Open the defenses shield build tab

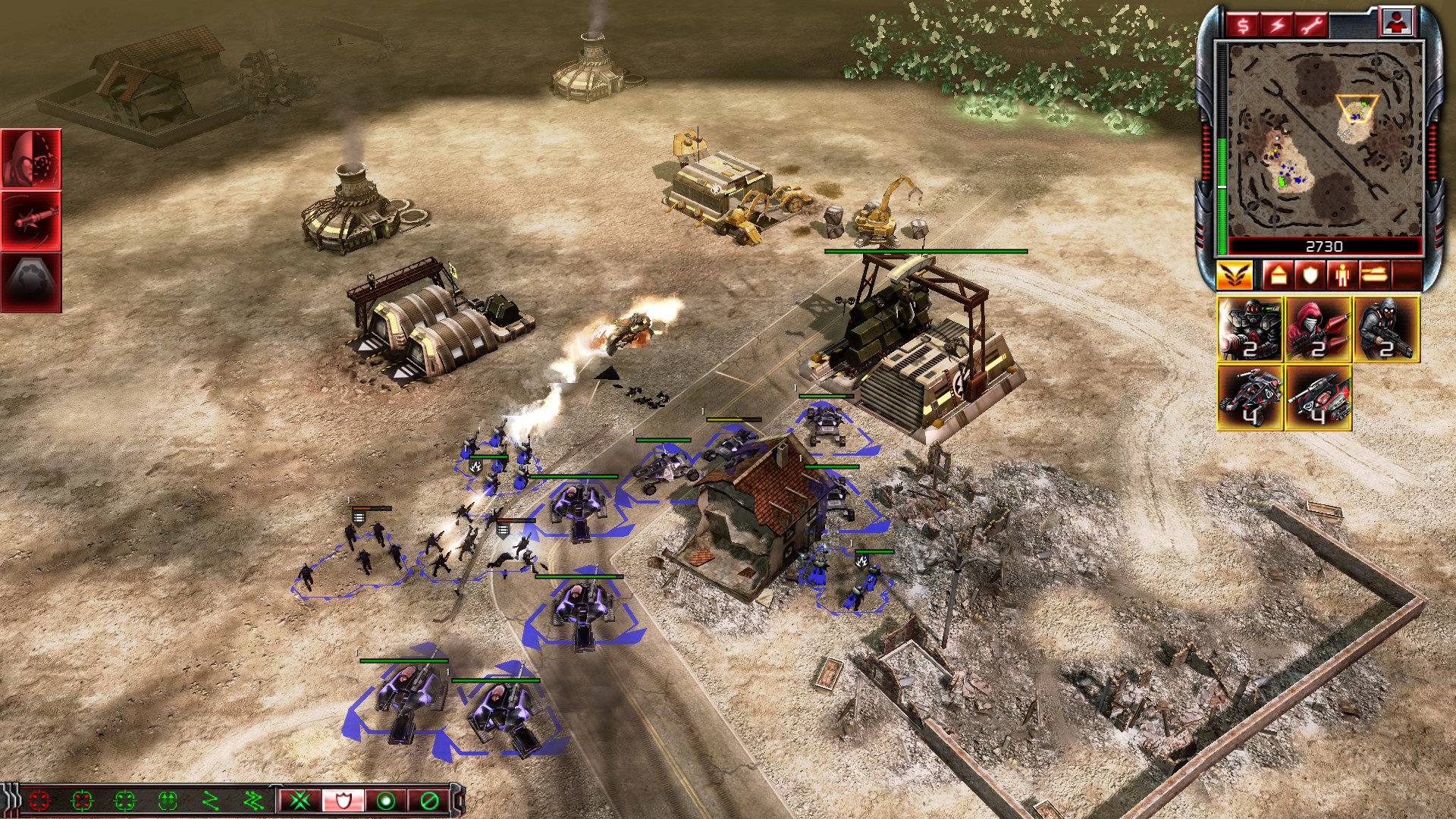tap(1310, 275)
